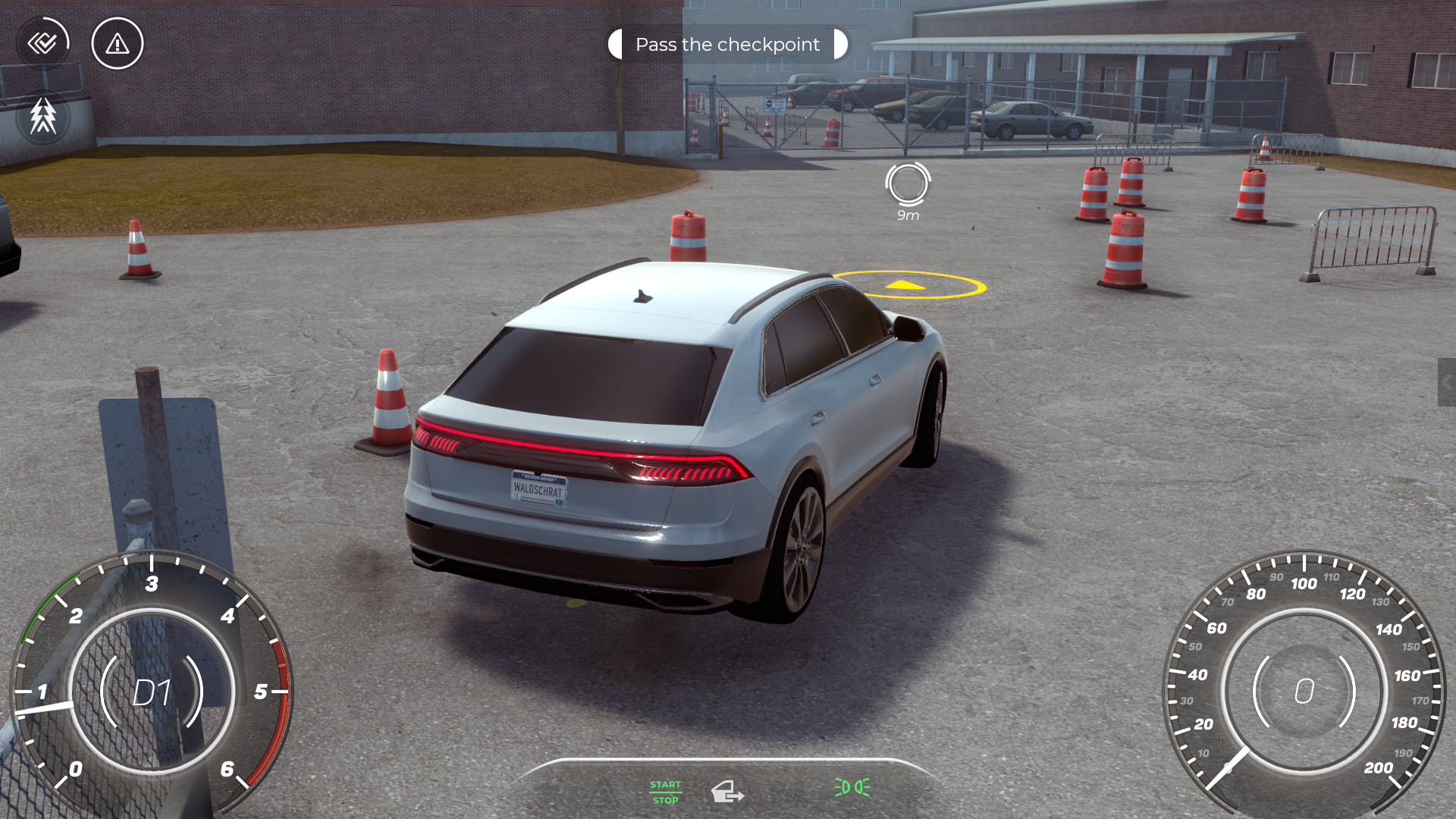Toggle the engine with the START STOP control

click(664, 791)
